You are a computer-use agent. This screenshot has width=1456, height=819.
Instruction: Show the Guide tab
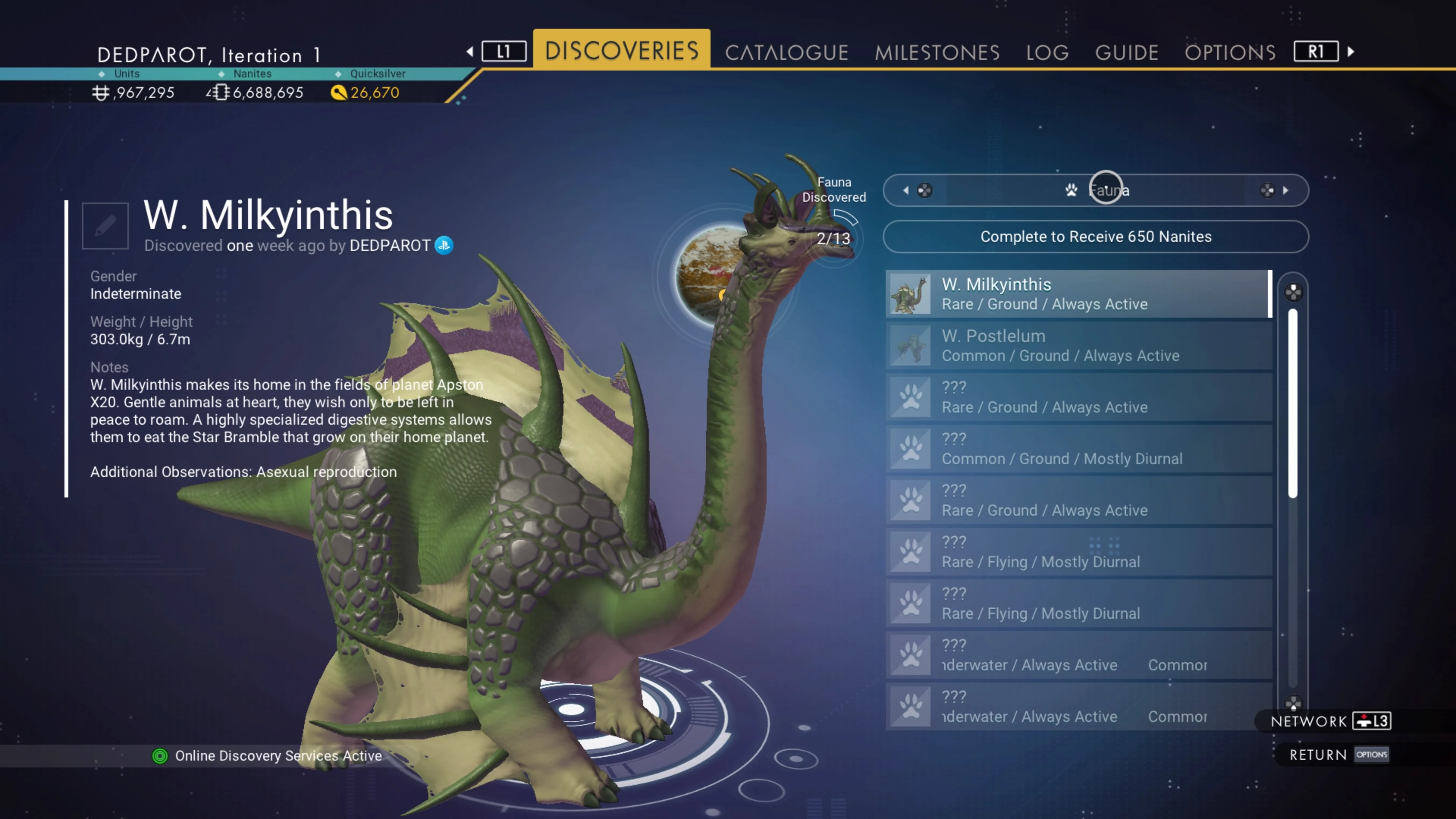1127,53
